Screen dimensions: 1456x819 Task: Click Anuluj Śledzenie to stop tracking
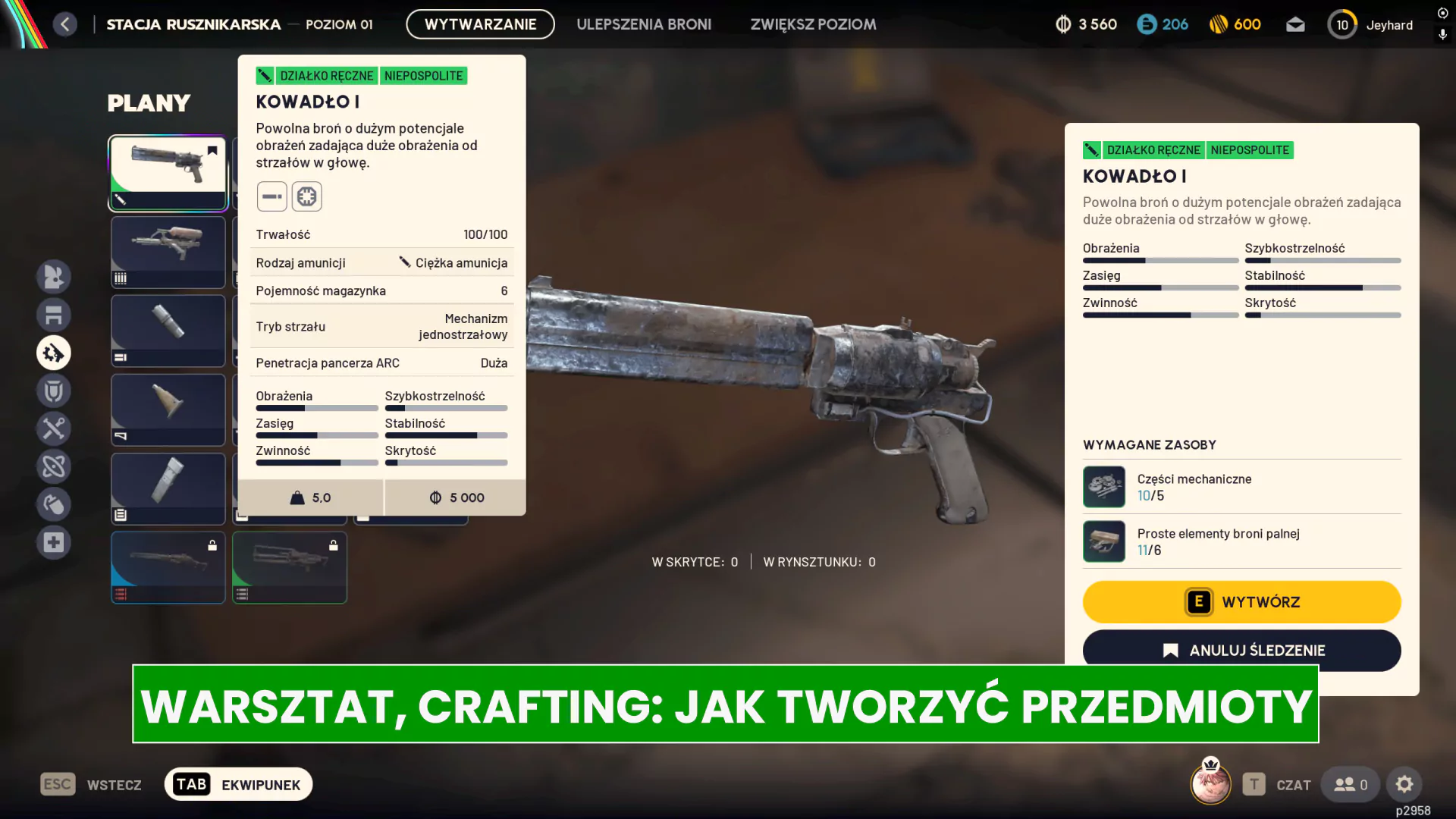[1241, 650]
